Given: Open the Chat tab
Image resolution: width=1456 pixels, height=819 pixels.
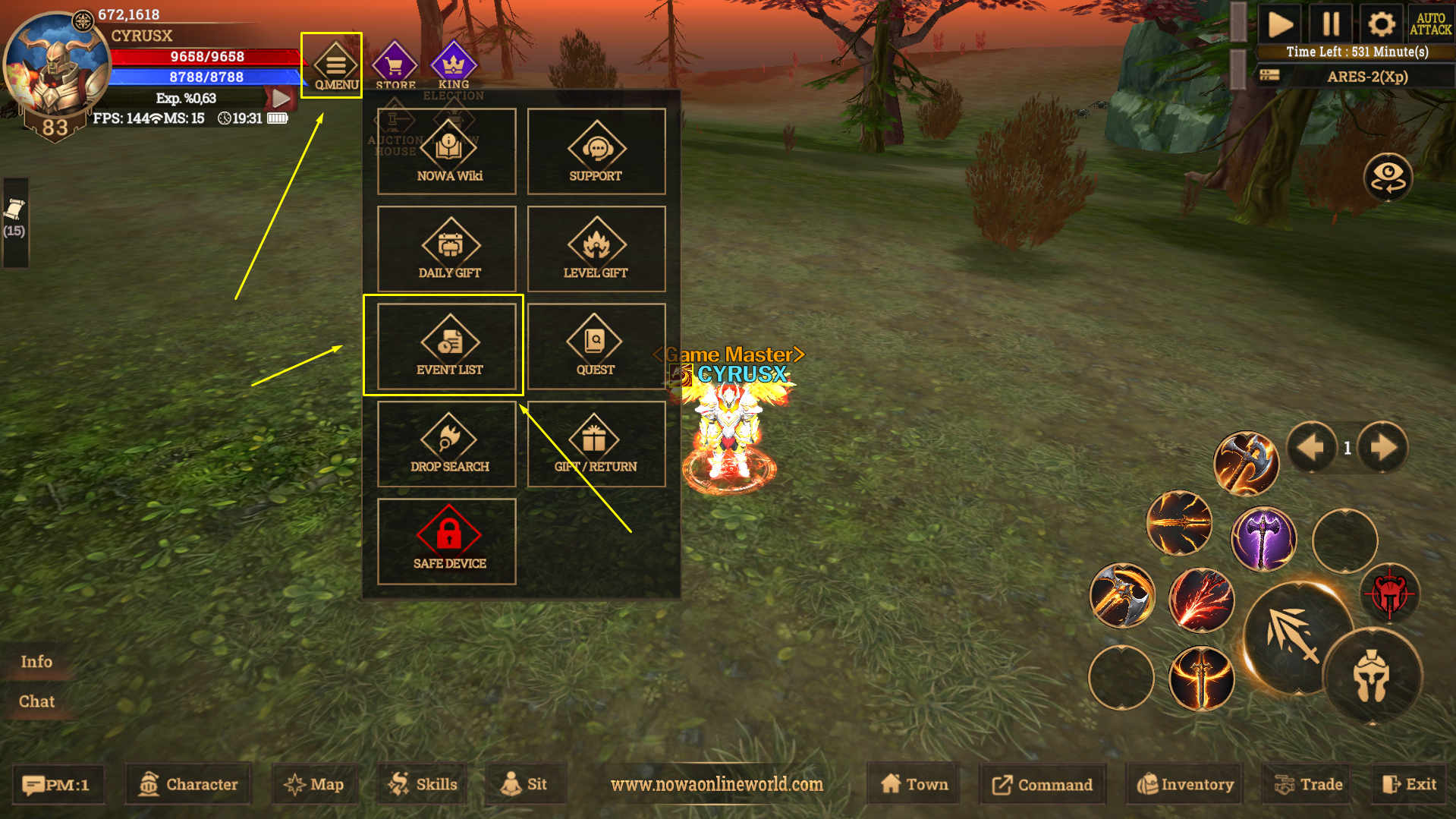Looking at the screenshot, I should 36,701.
